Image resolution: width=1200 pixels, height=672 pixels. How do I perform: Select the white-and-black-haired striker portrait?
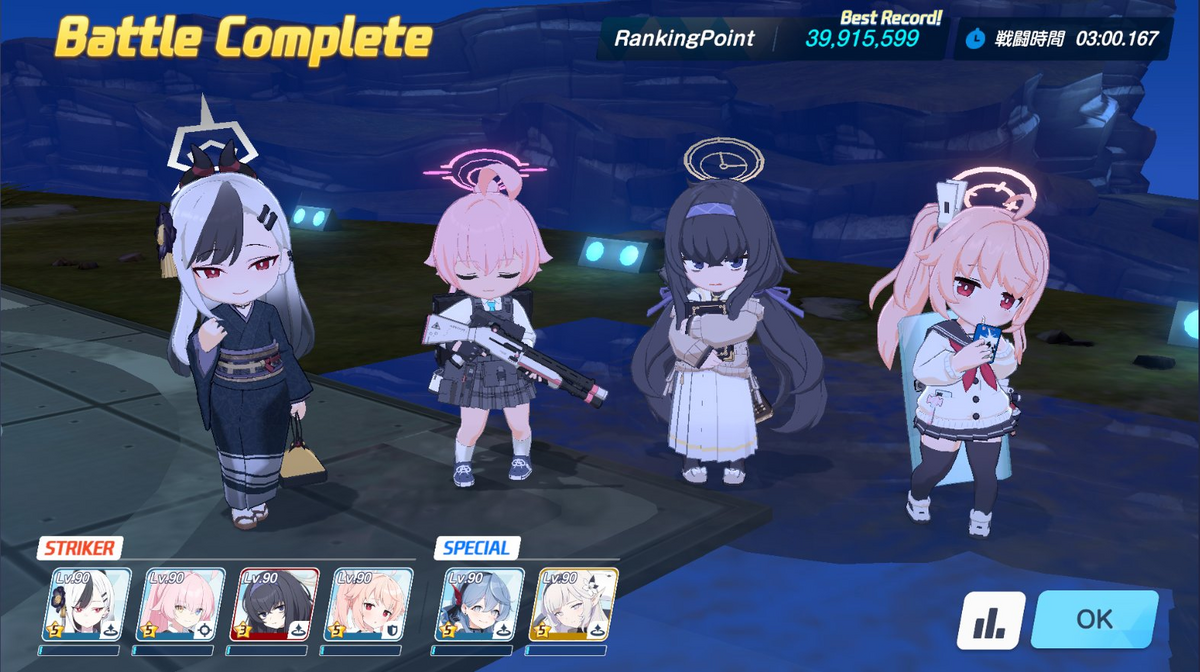click(x=86, y=604)
